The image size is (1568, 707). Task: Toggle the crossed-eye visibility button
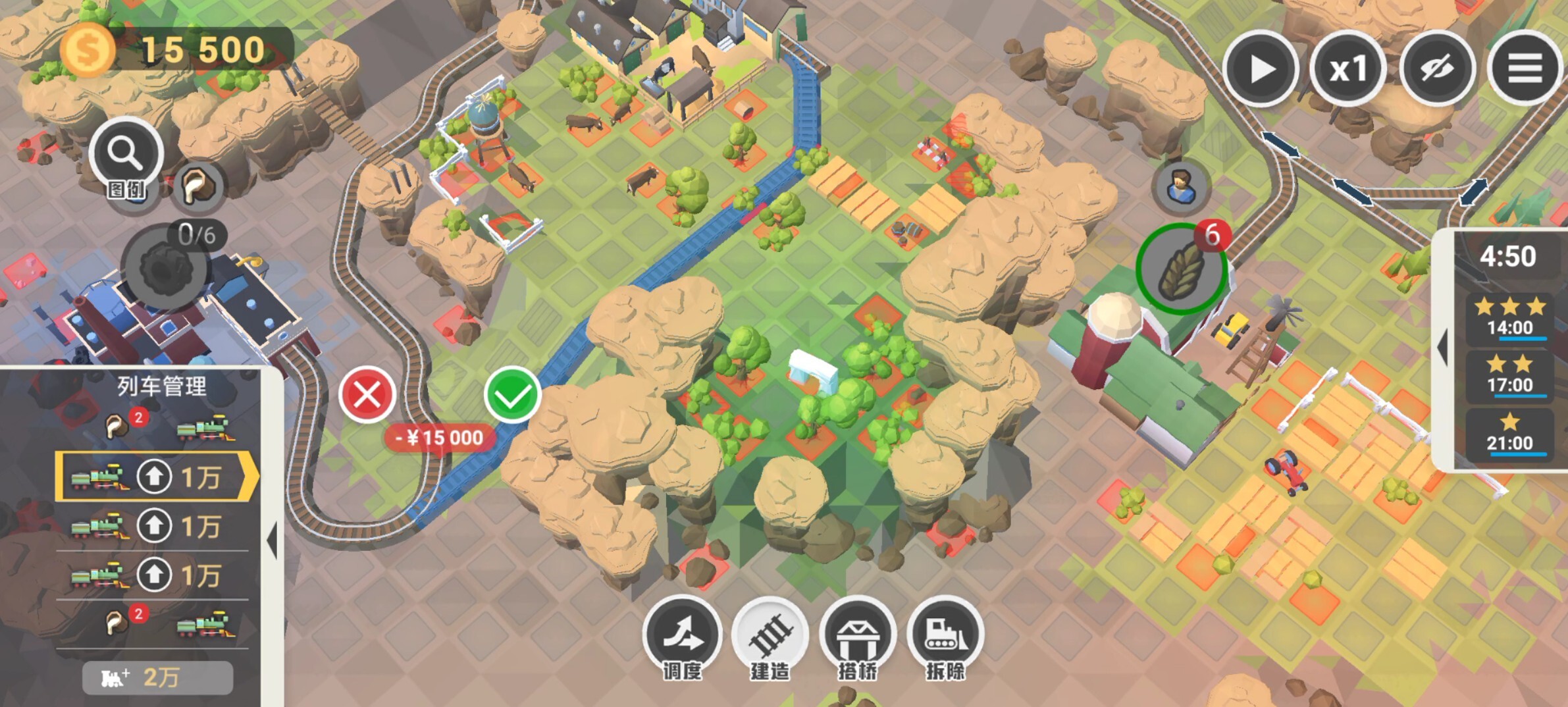(x=1436, y=68)
